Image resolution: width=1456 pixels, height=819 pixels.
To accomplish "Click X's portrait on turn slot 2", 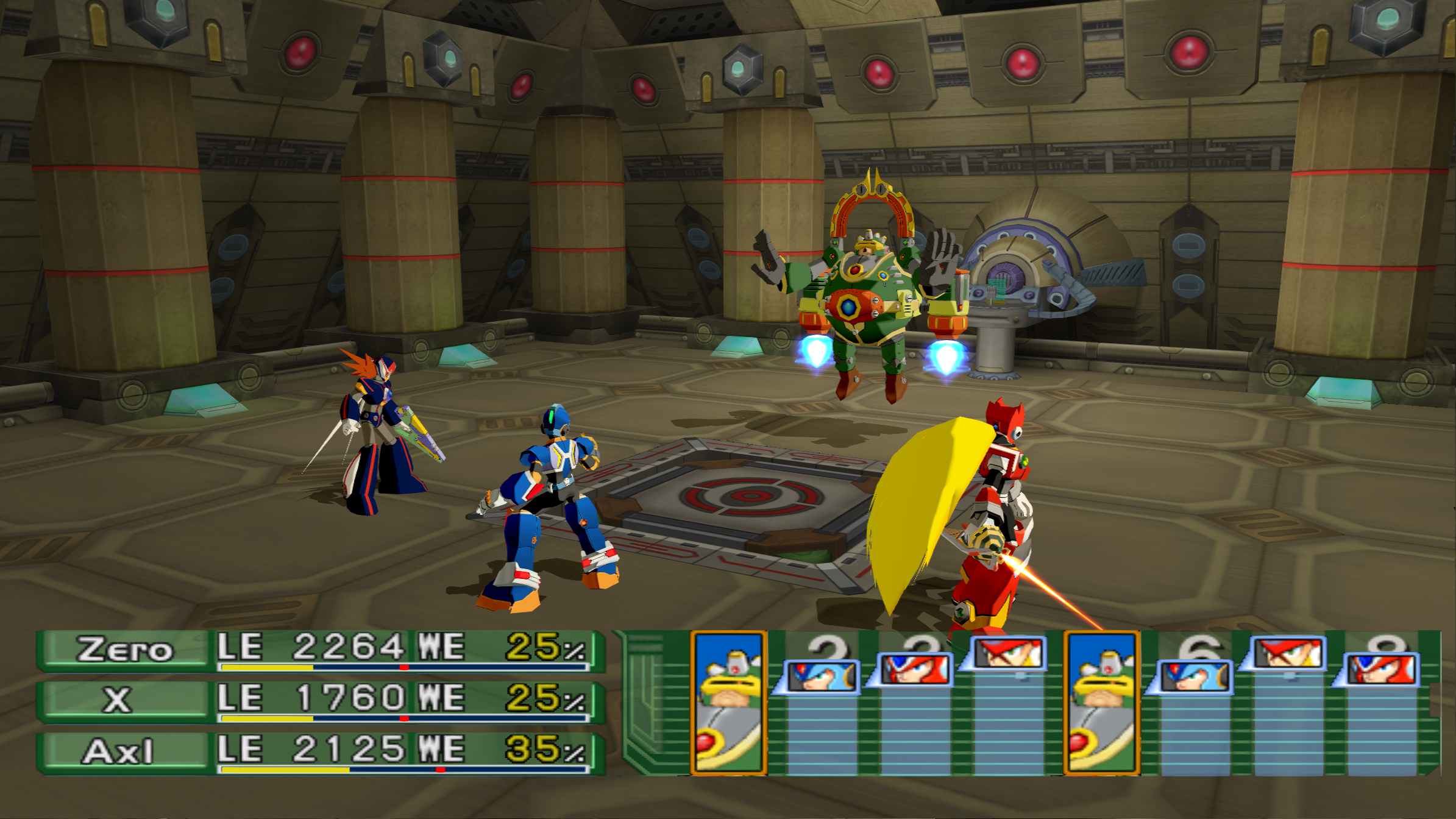I will tap(822, 676).
